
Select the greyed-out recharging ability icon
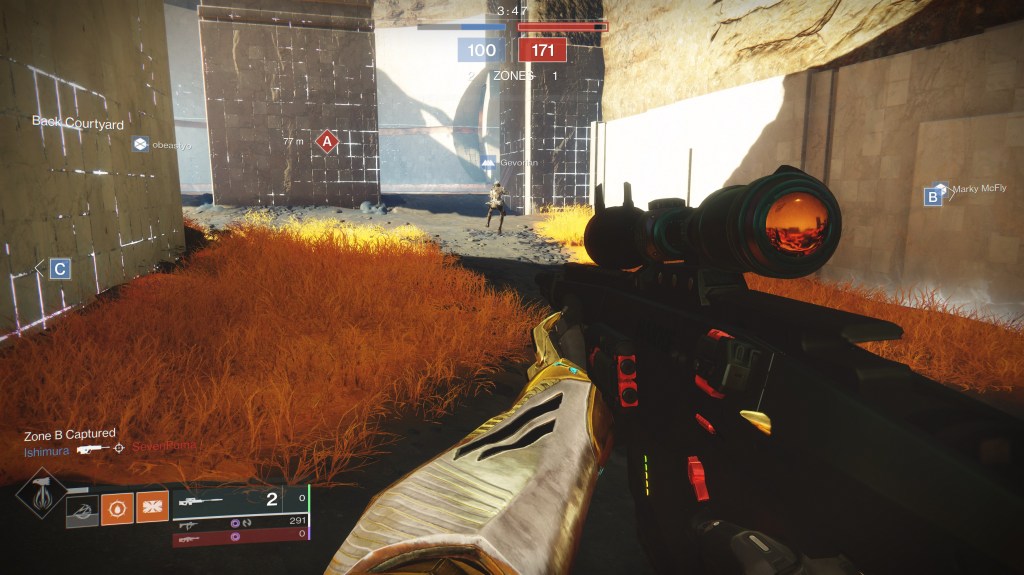tap(82, 510)
